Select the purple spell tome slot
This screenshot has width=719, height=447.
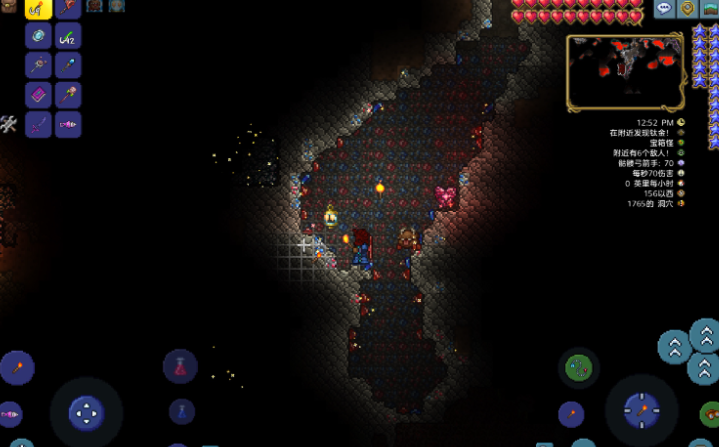click(39, 95)
